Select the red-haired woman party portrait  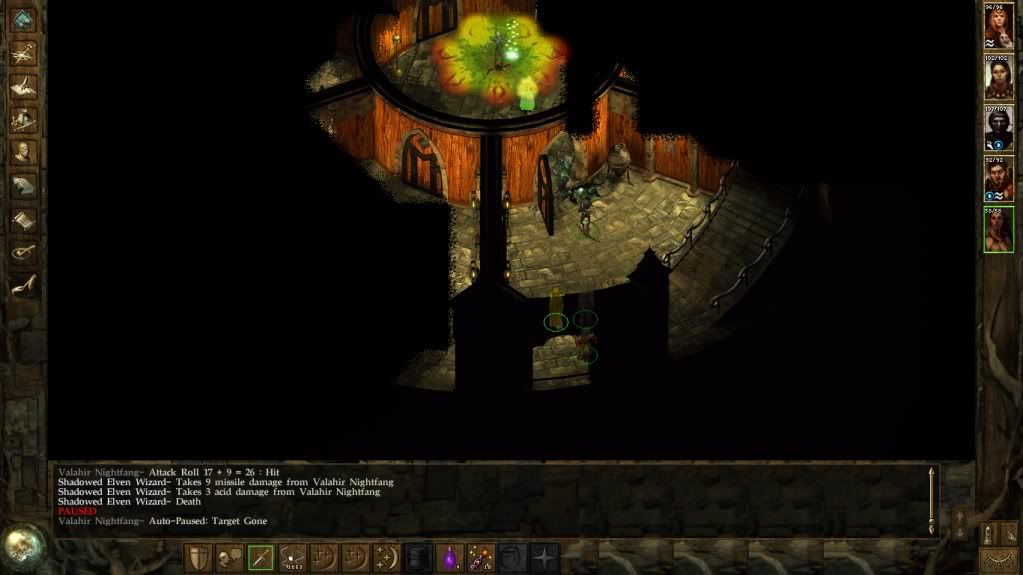pyautogui.click(x=998, y=27)
